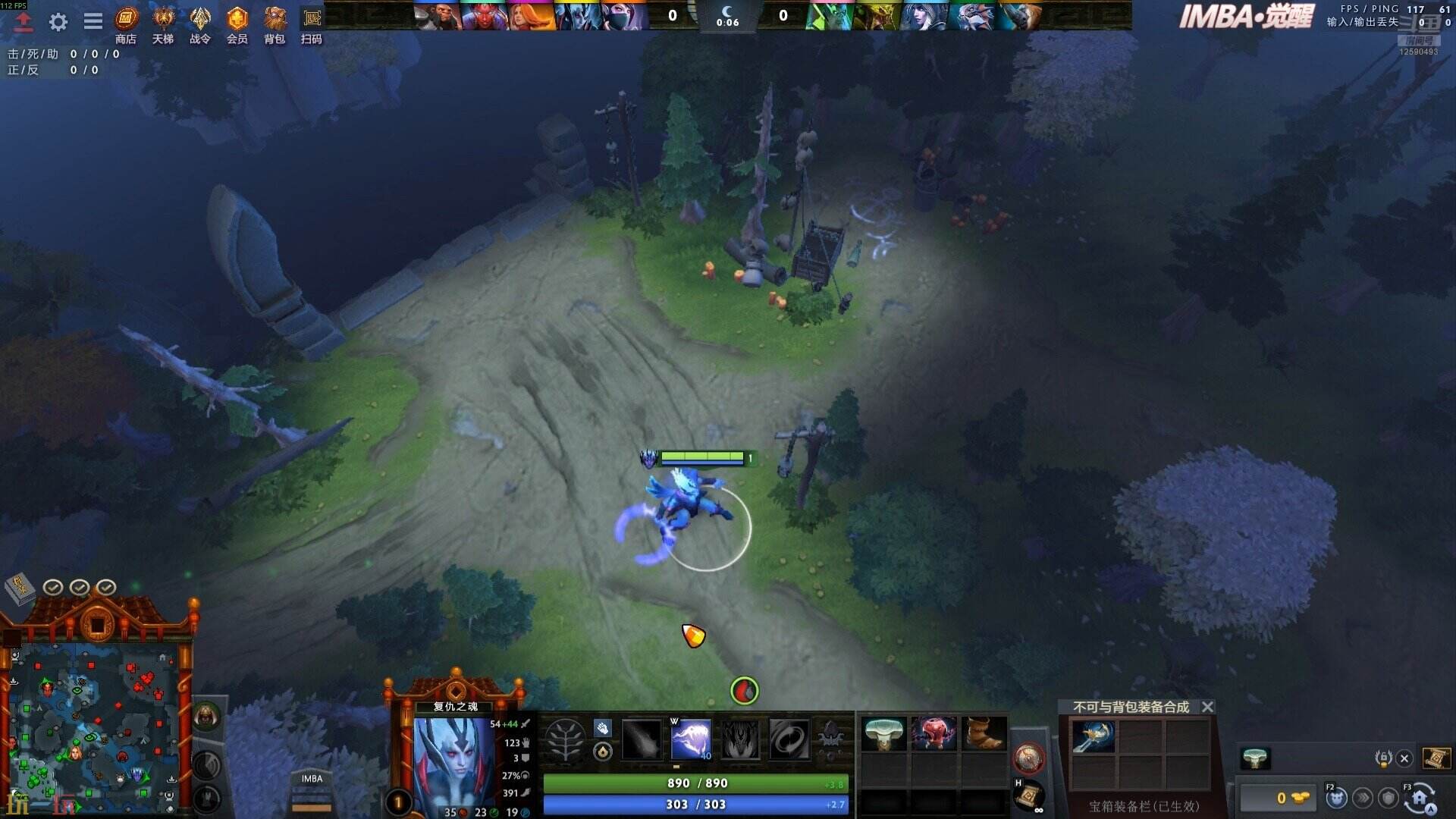Click the green 890/890 health bar
The width and height of the screenshot is (1456, 819).
694,783
